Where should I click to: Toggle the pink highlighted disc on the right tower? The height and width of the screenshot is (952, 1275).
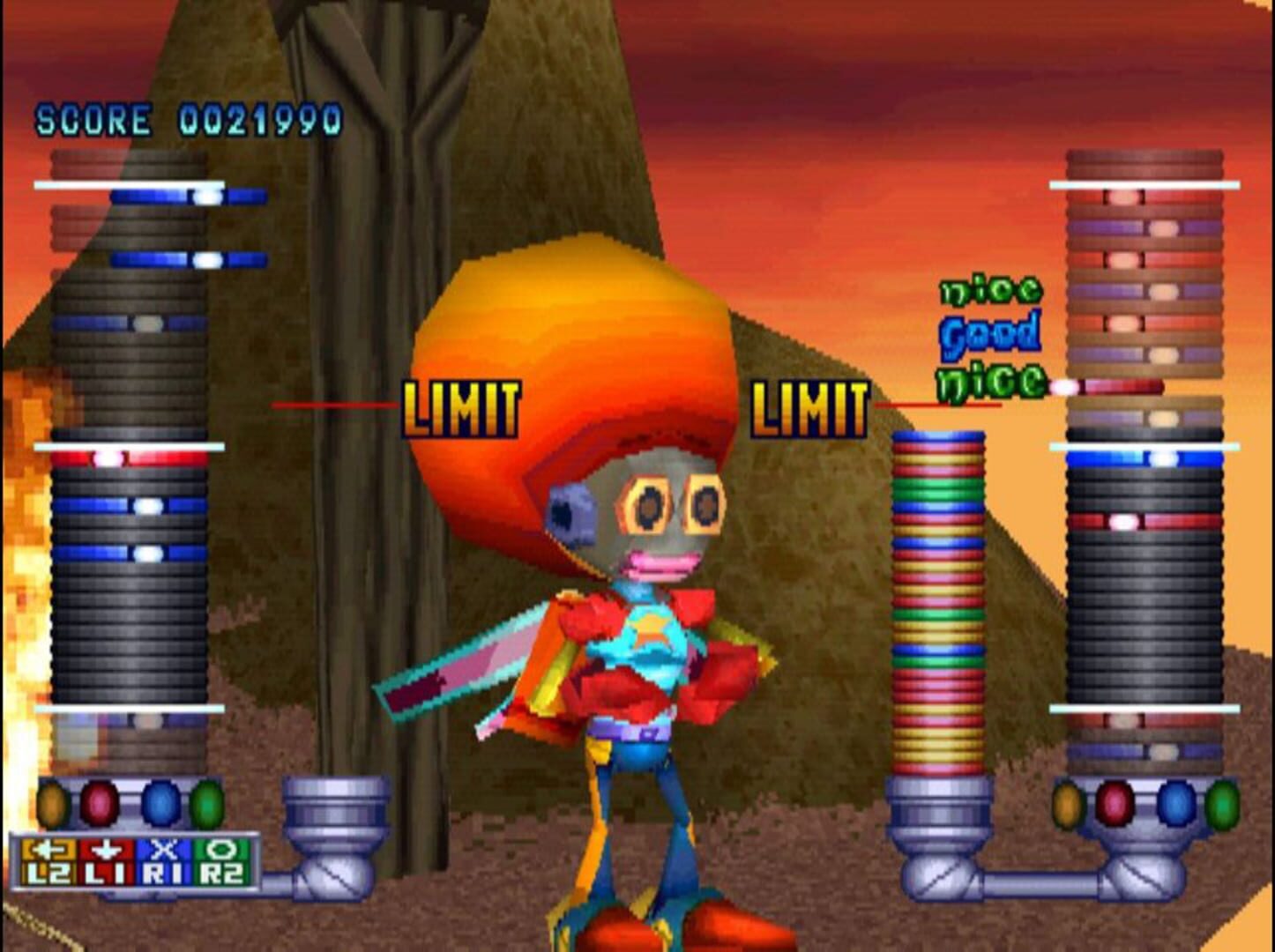[x=1124, y=524]
